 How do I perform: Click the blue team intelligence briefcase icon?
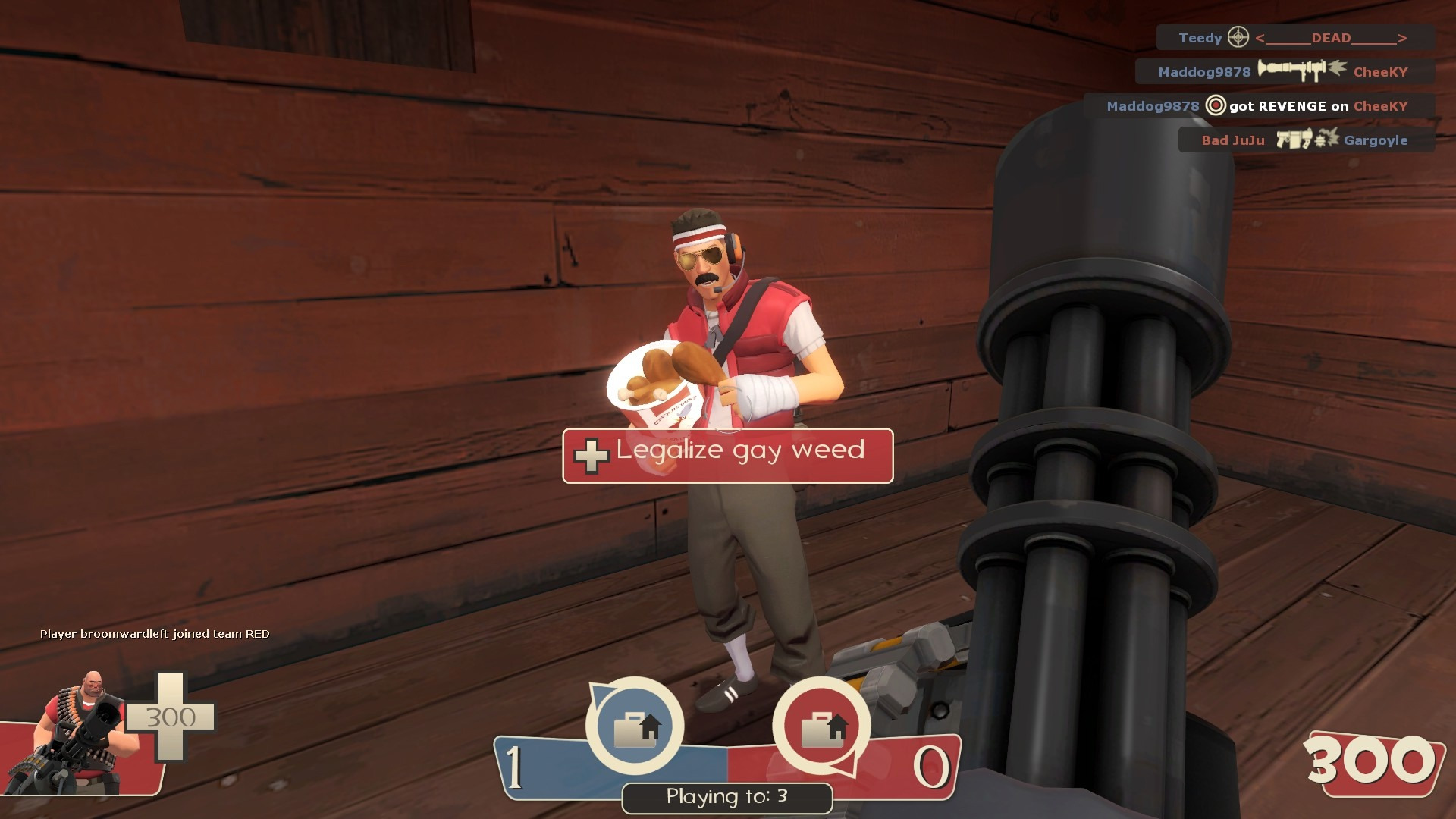[635, 726]
